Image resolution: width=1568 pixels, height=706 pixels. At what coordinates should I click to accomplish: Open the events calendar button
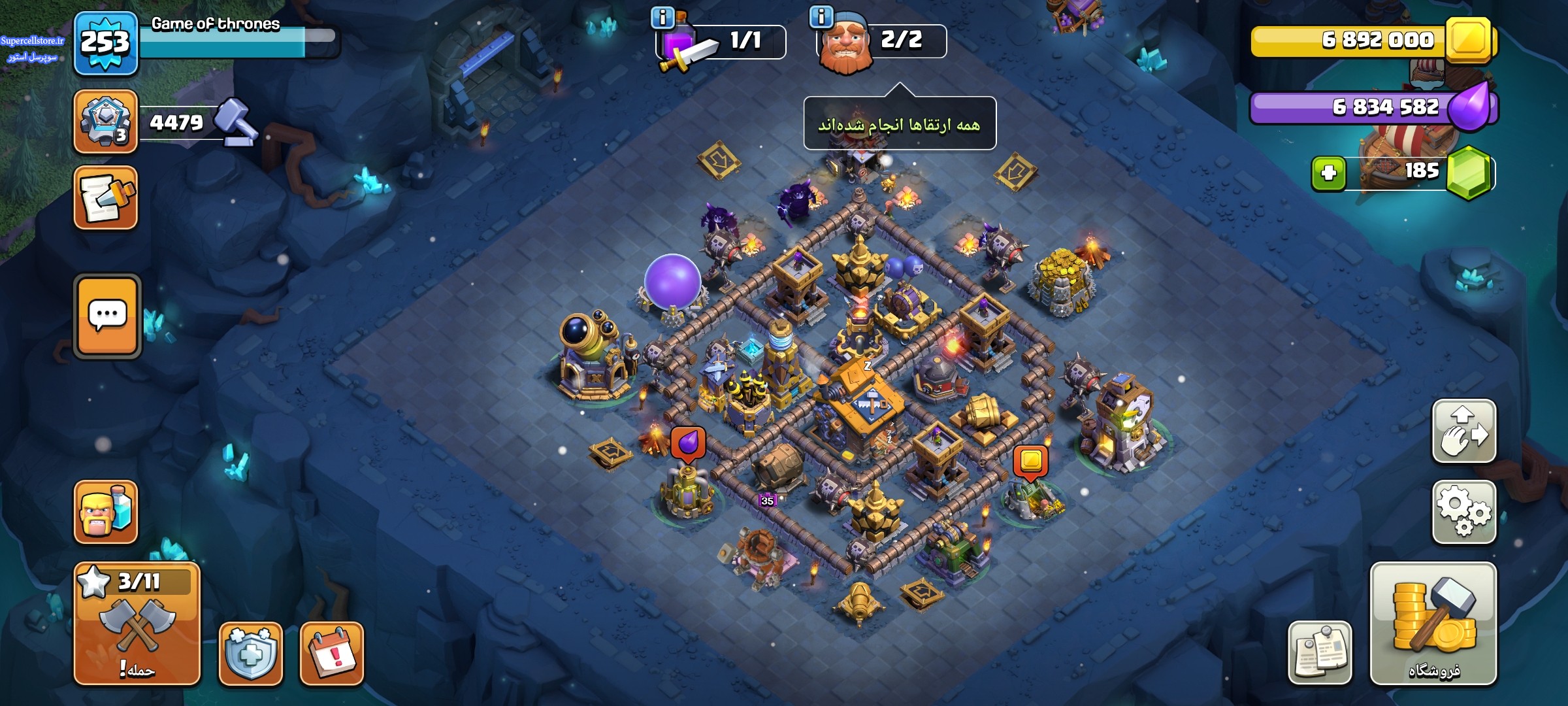[332, 653]
